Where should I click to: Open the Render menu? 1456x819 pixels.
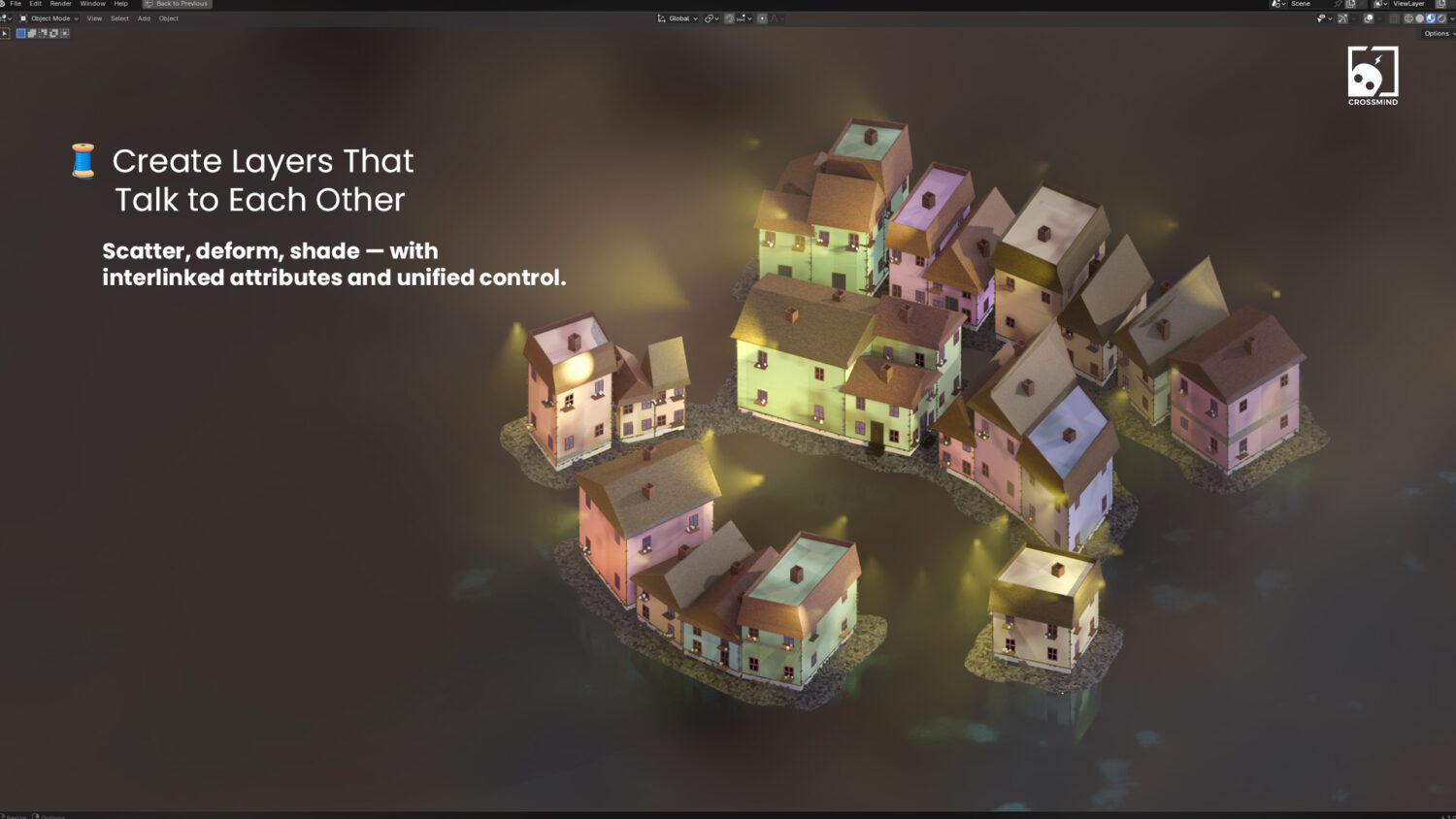[x=60, y=4]
